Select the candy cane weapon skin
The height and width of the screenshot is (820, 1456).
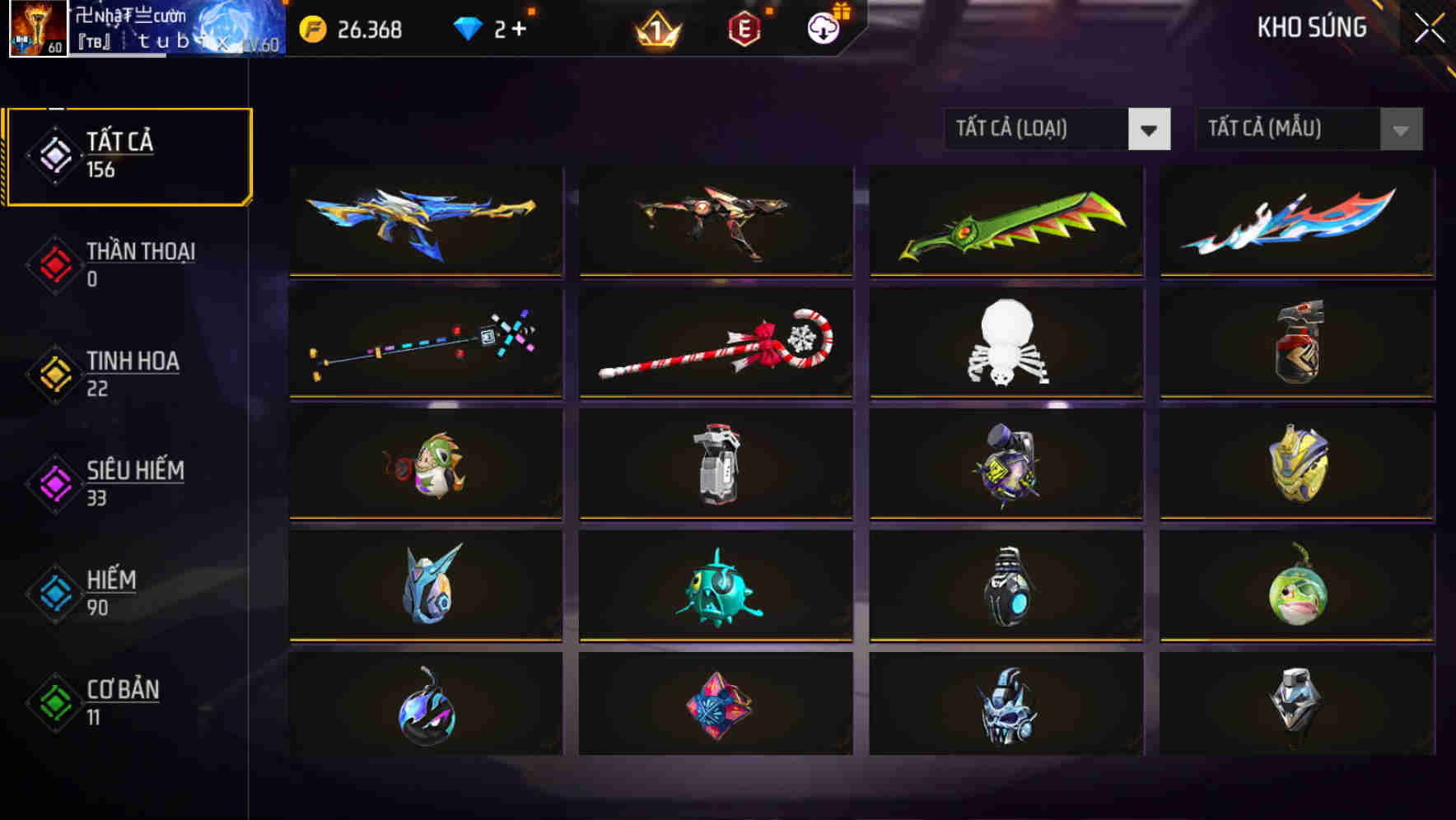(x=716, y=342)
